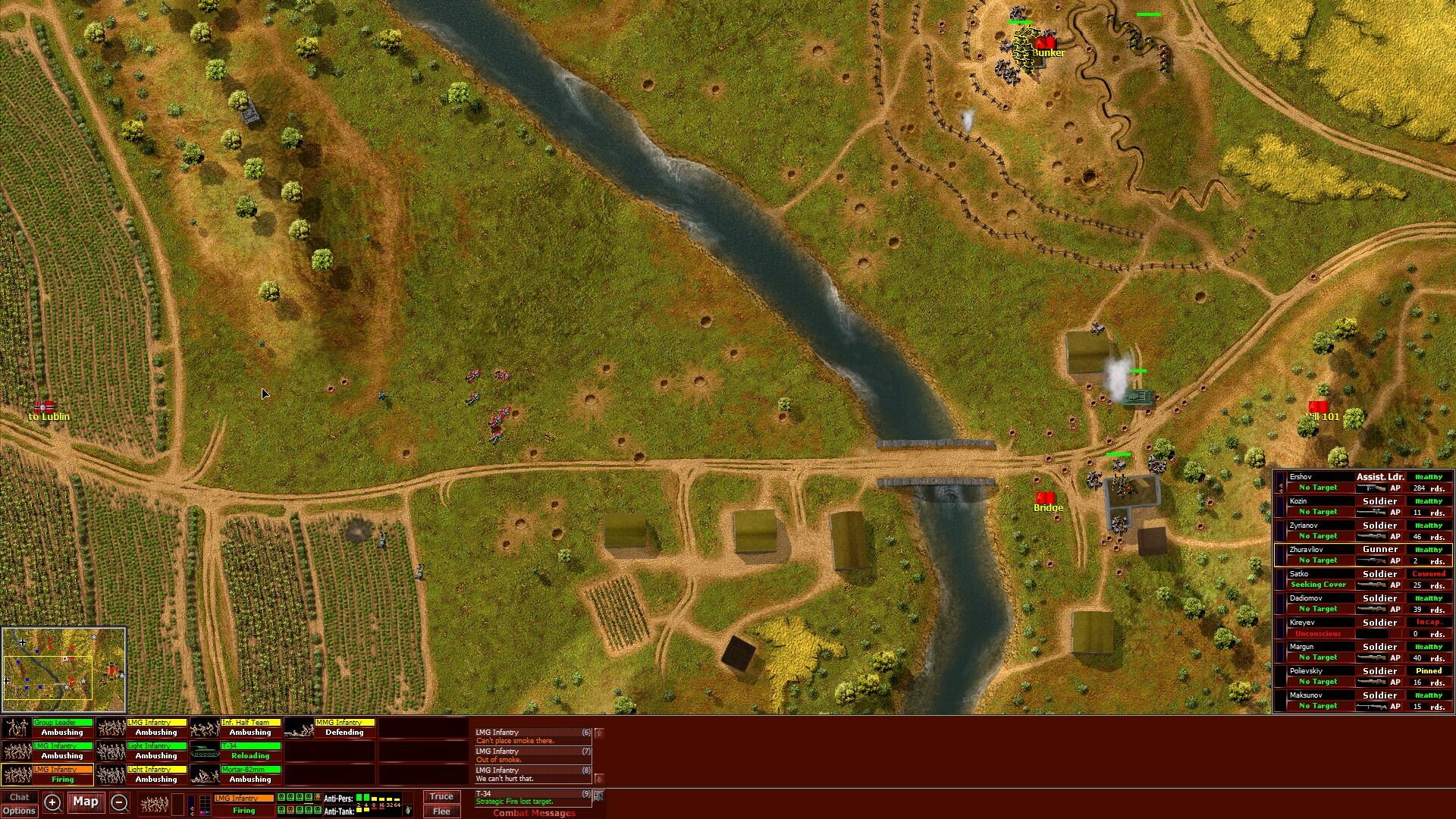The width and height of the screenshot is (1456, 819).
Task: Zoom out using the minus magnifier icon
Action: point(120,802)
